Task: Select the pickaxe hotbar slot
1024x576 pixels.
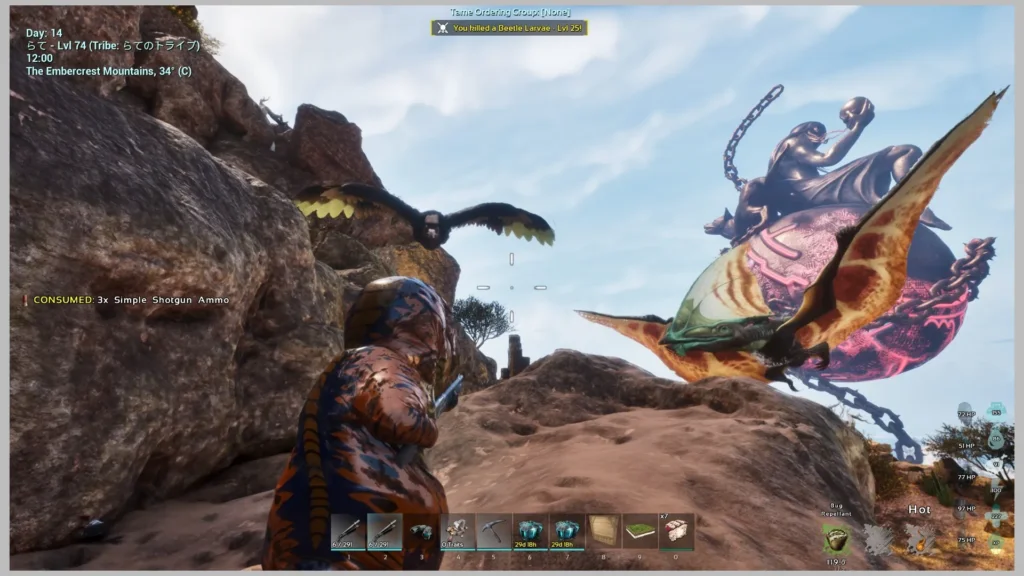Action: [493, 532]
